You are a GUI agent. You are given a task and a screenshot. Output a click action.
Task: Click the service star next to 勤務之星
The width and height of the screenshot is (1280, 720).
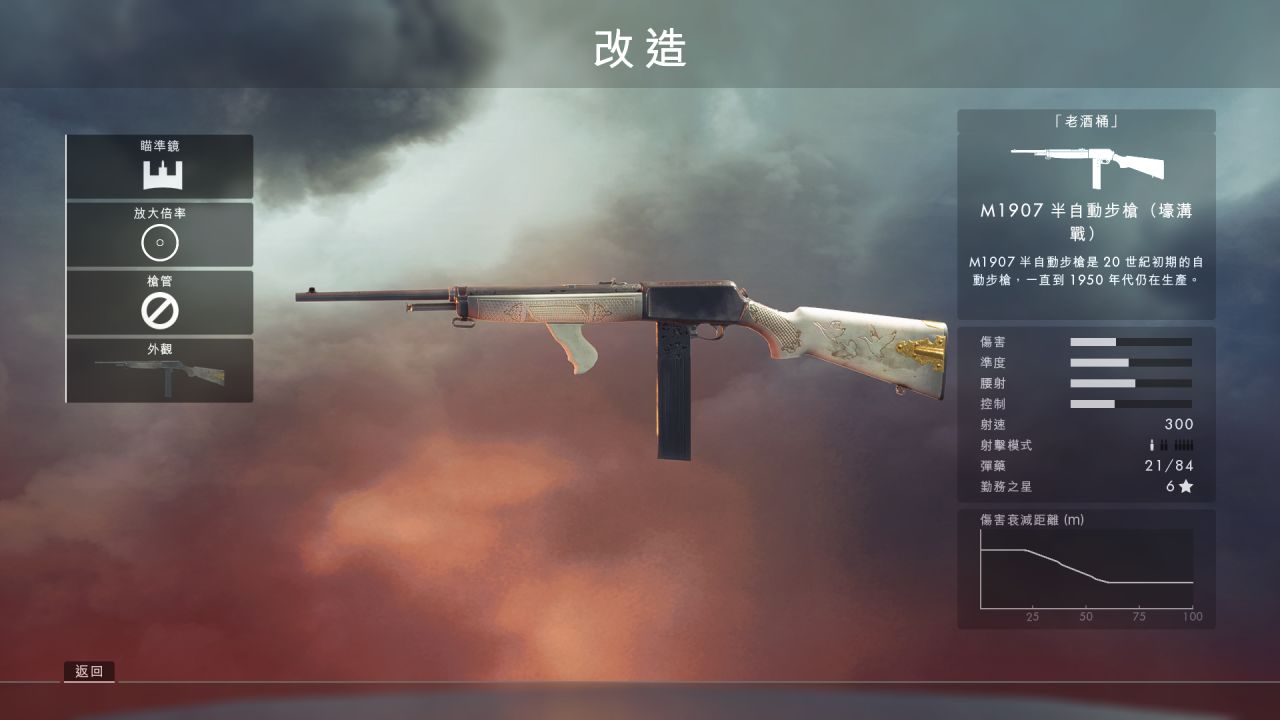[x=1190, y=487]
